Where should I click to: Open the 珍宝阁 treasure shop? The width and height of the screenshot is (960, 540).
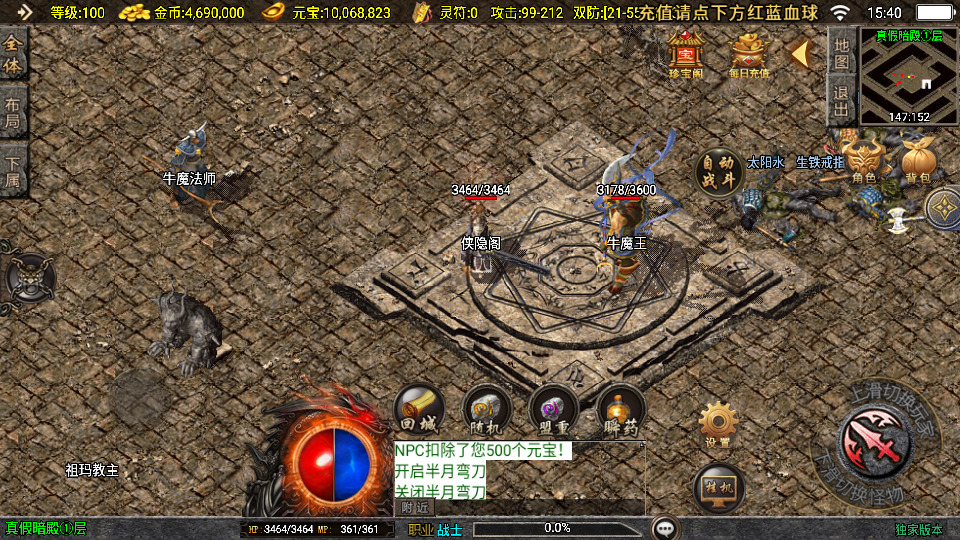[686, 54]
